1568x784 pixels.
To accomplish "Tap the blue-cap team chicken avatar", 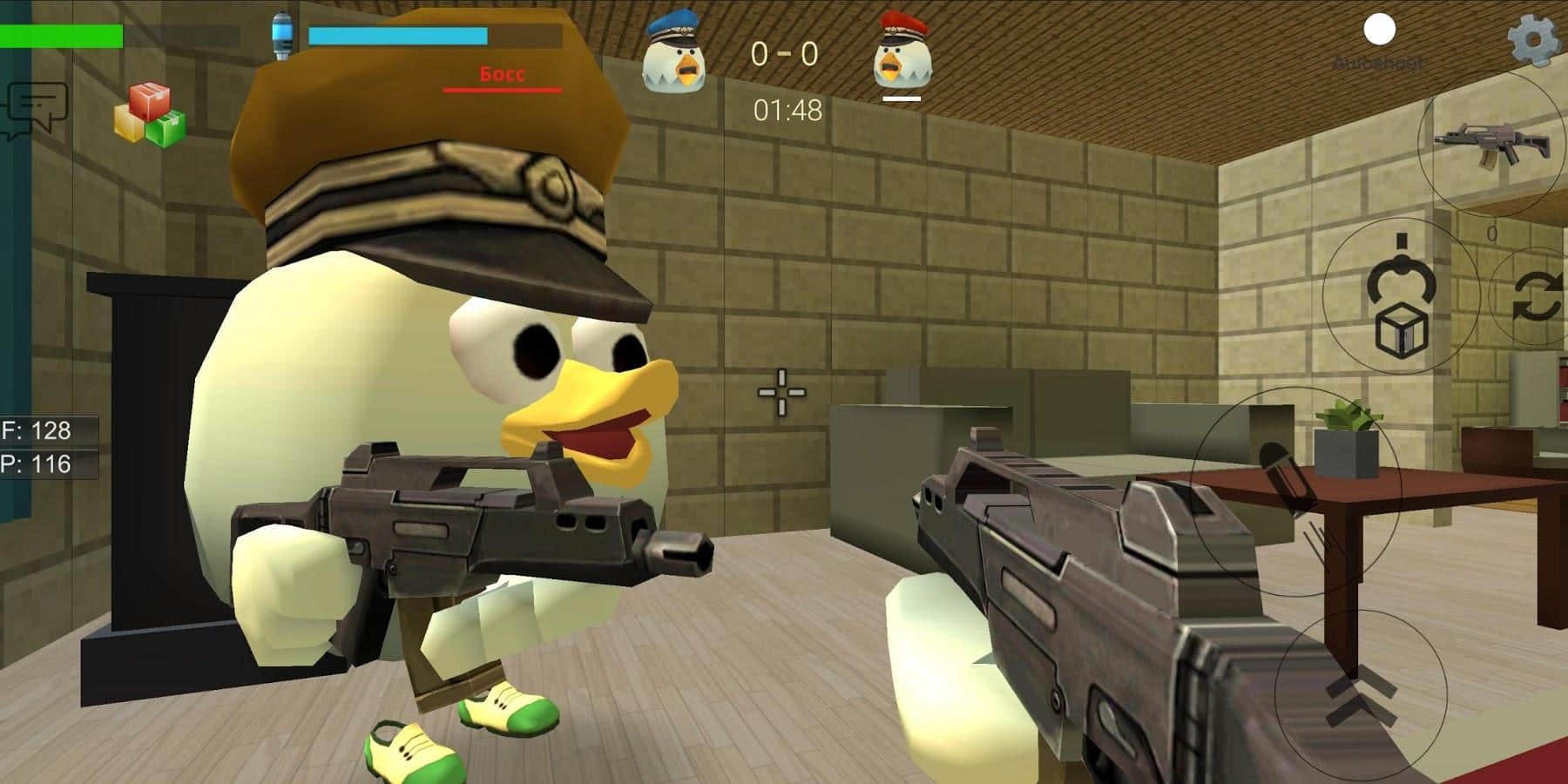I will (x=671, y=52).
